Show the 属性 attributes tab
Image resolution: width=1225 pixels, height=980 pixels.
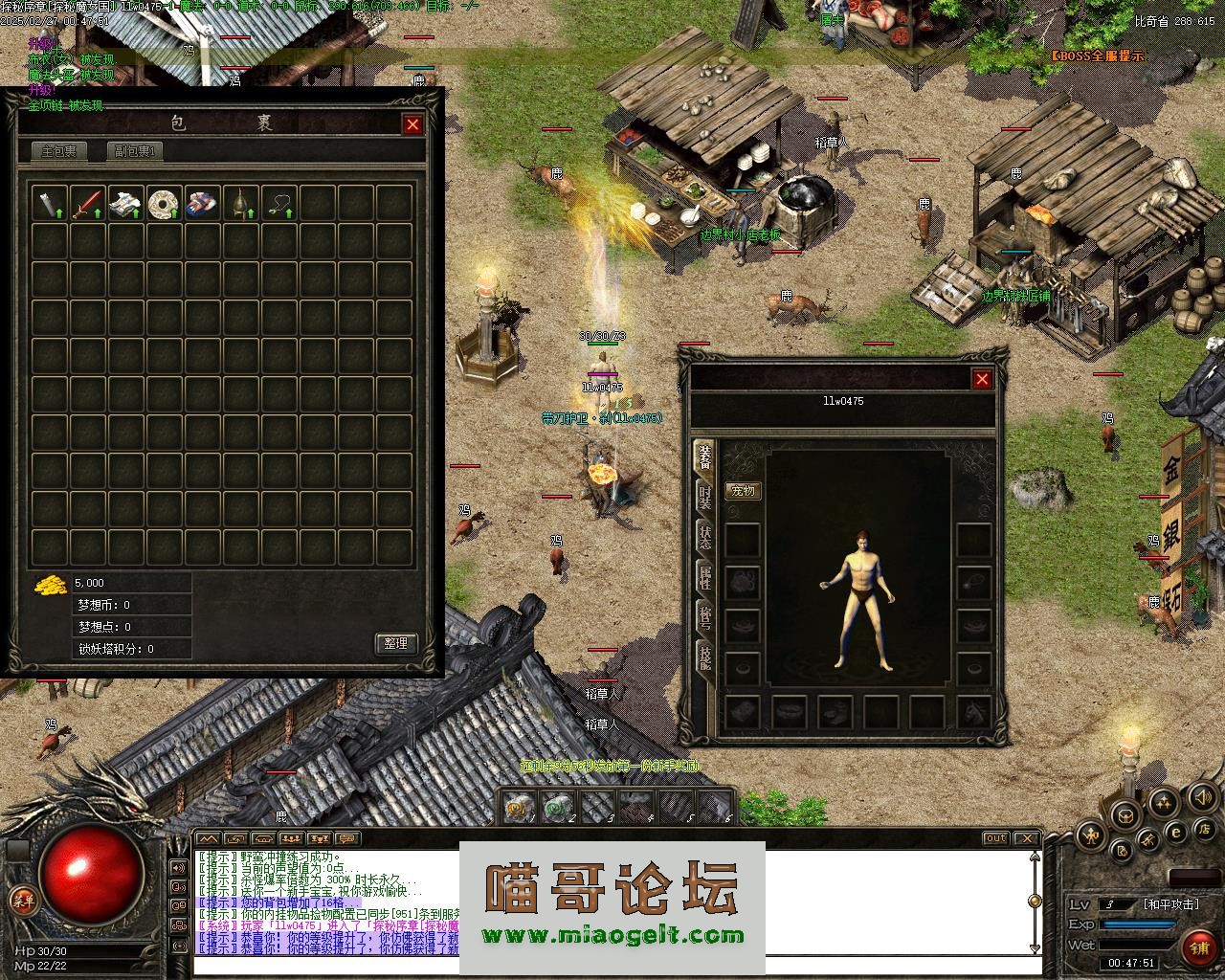coord(705,576)
